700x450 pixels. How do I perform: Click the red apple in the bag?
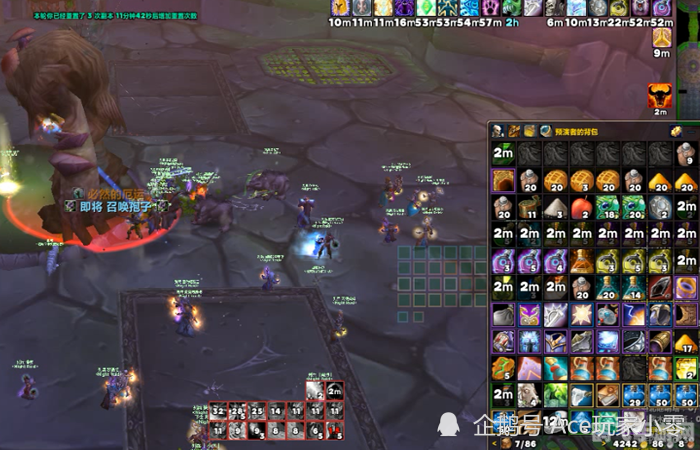tap(581, 207)
